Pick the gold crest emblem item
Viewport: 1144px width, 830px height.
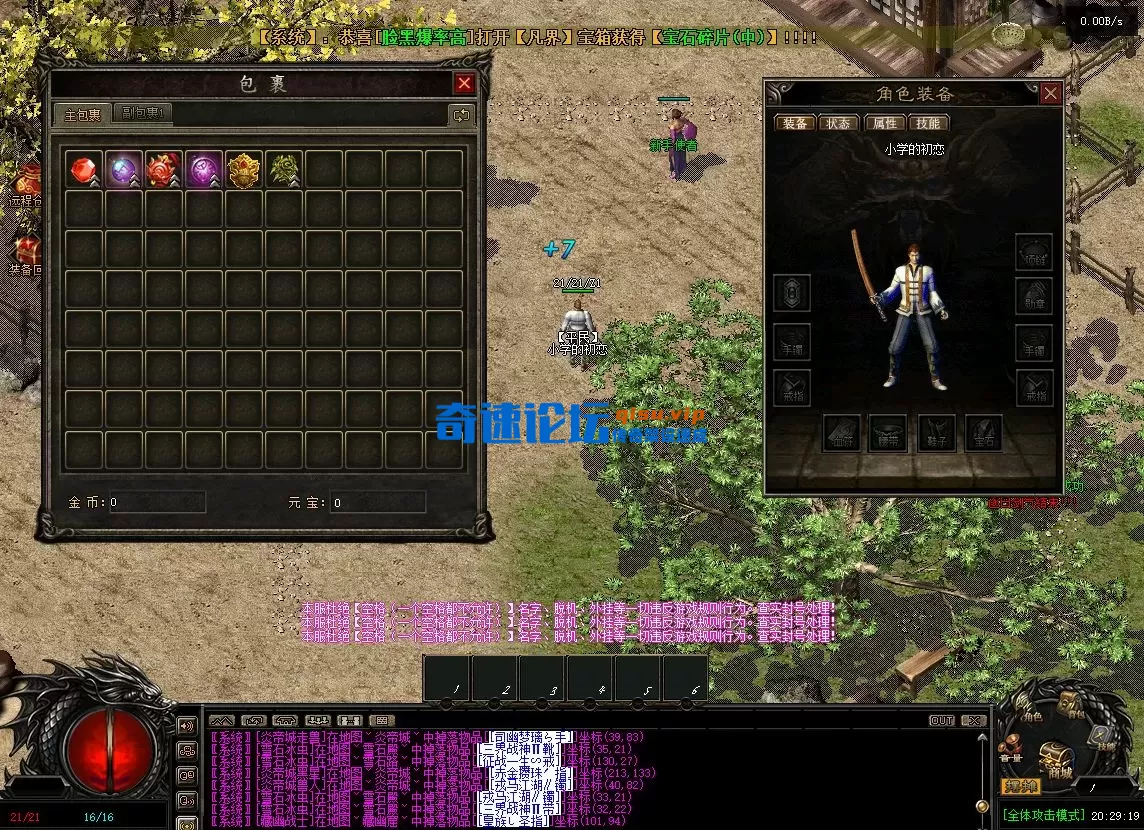[243, 169]
